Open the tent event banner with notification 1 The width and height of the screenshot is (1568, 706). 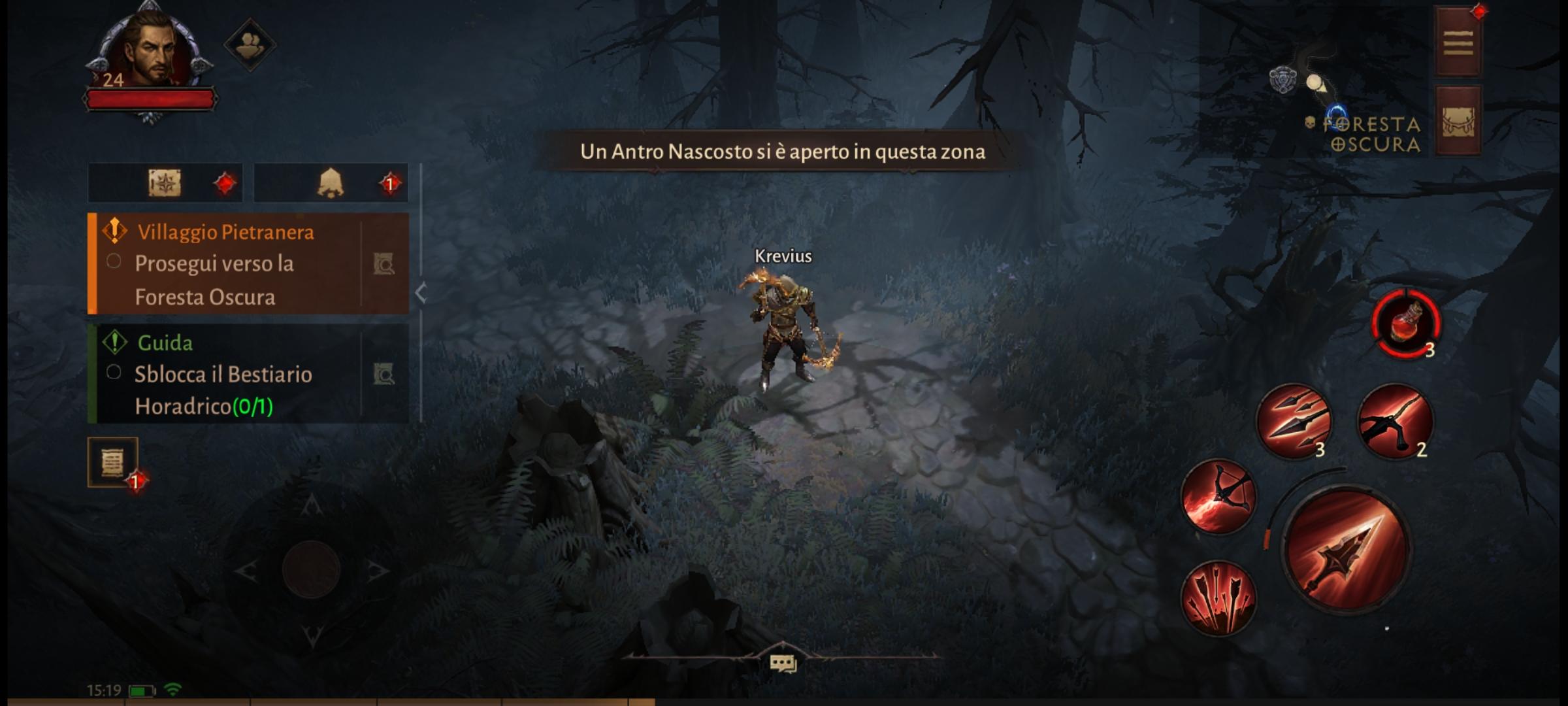pos(331,182)
